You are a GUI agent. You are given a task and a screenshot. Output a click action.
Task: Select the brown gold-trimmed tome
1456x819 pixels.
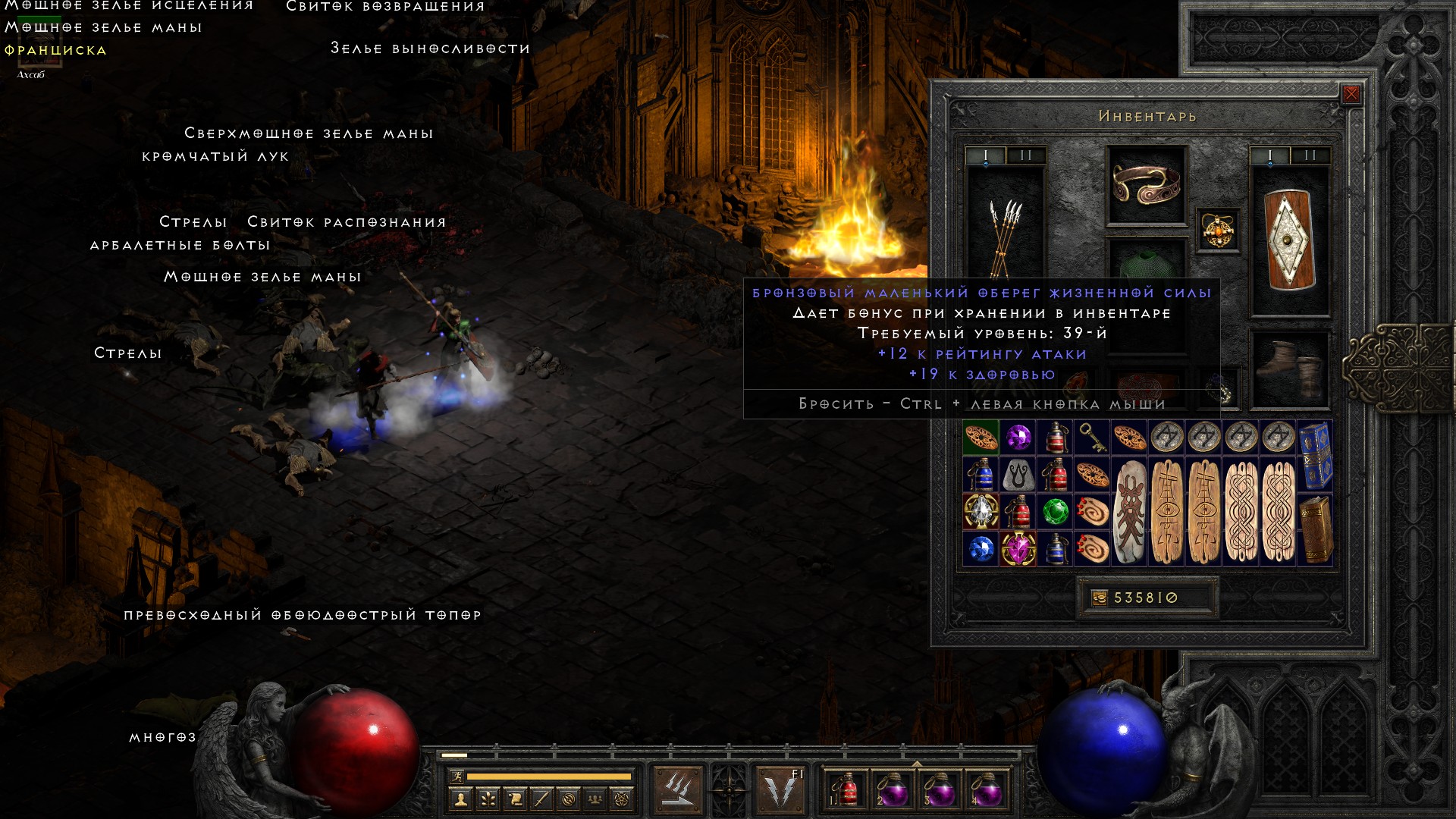[x=1315, y=529]
